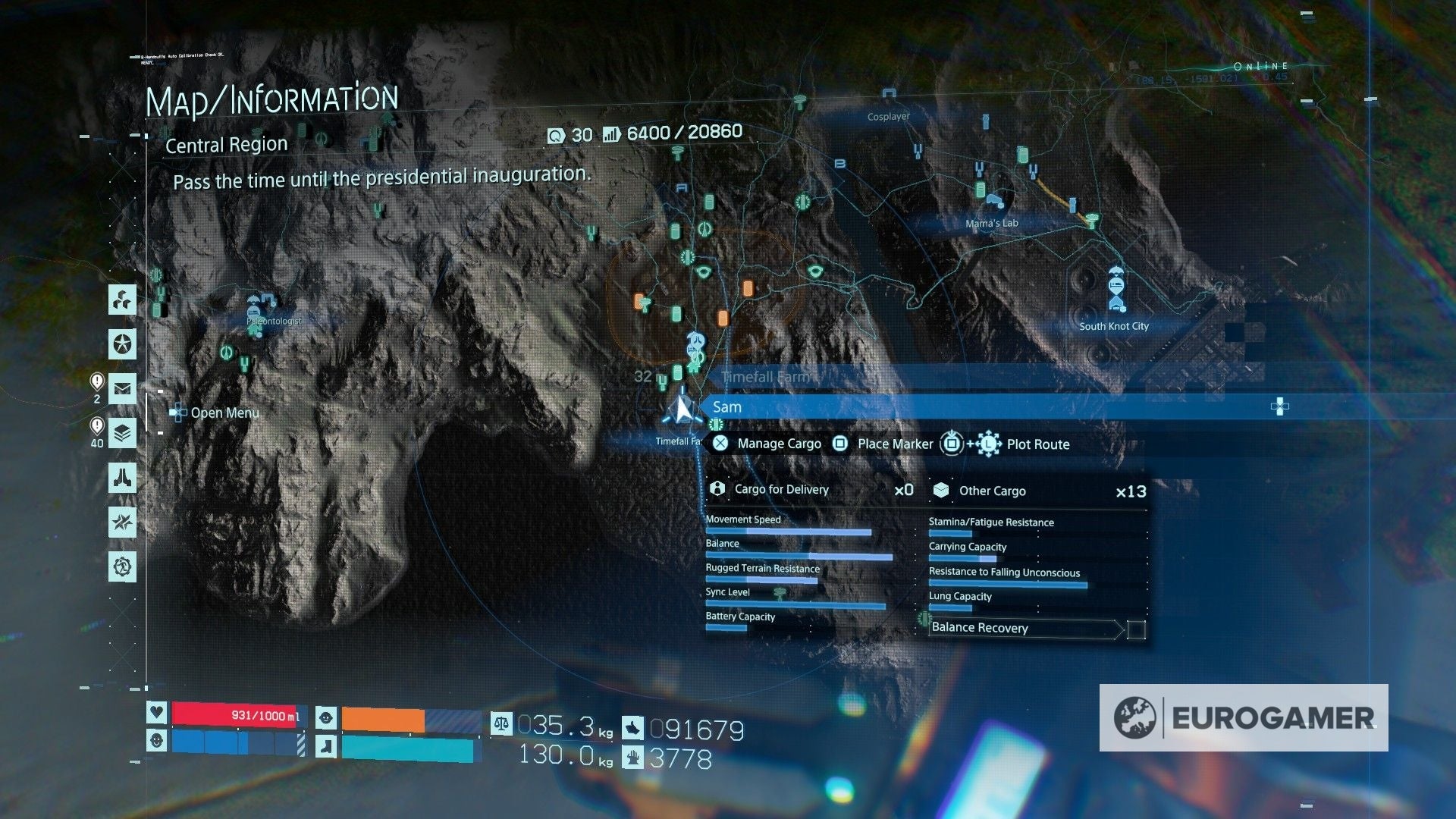
Task: Open the mail icon in the sidebar
Action: 123,390
